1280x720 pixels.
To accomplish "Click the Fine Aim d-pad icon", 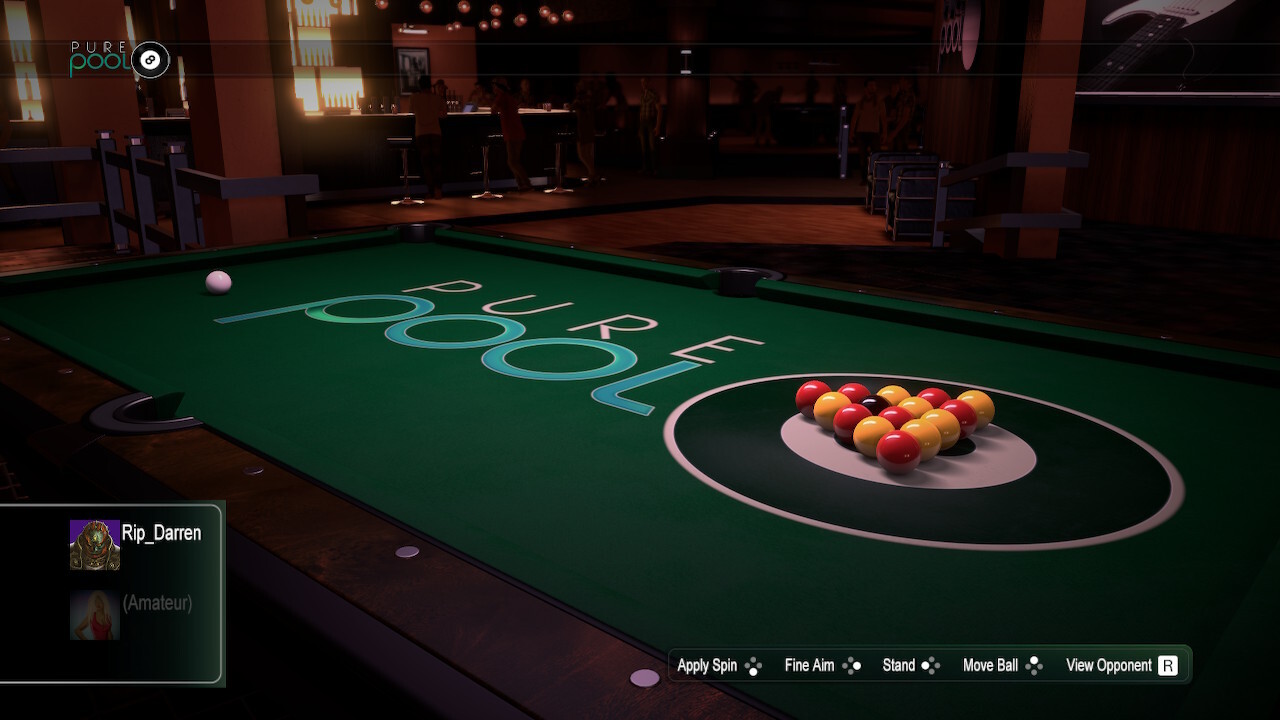I will point(853,665).
